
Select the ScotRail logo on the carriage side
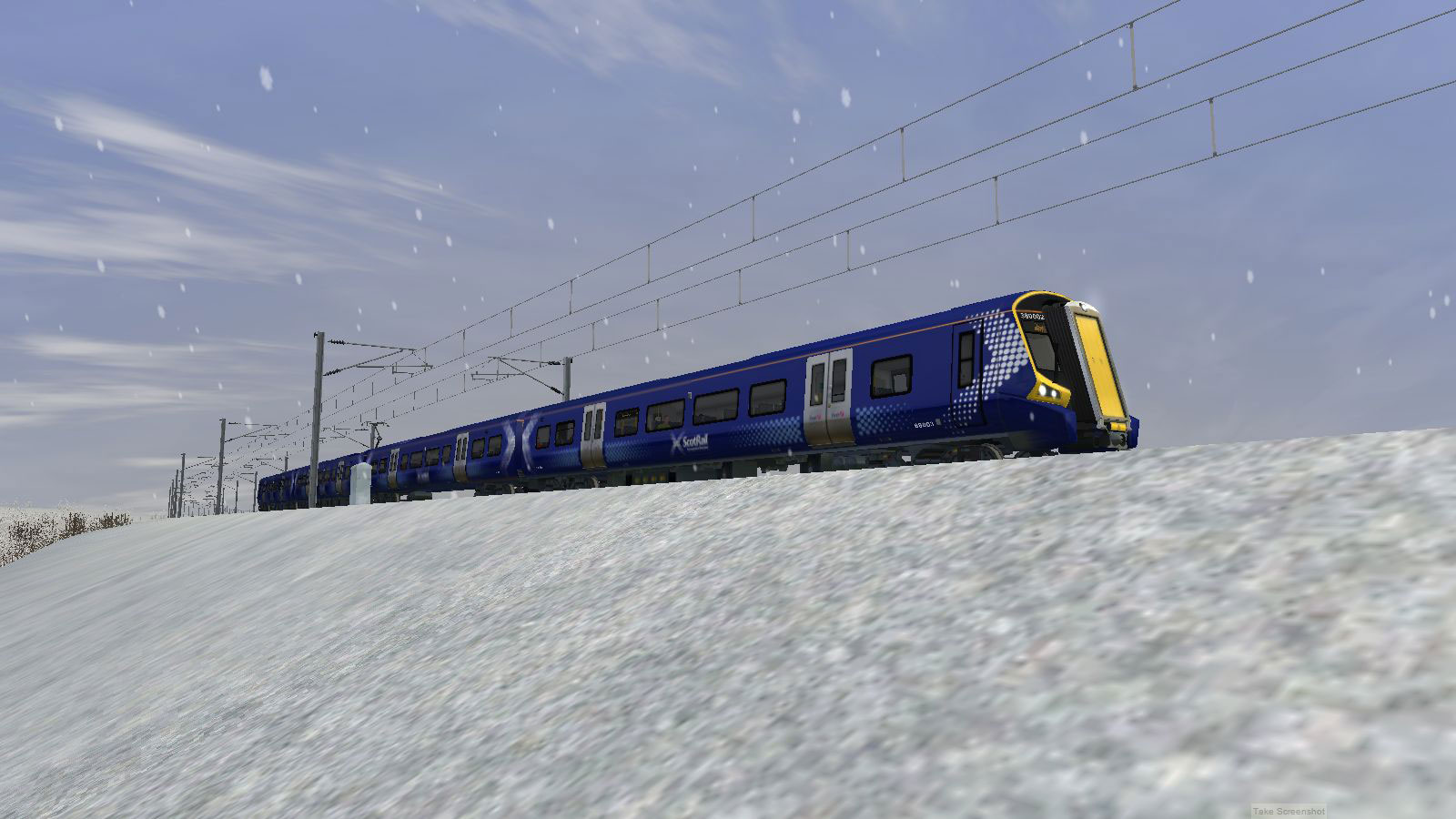[x=692, y=440]
